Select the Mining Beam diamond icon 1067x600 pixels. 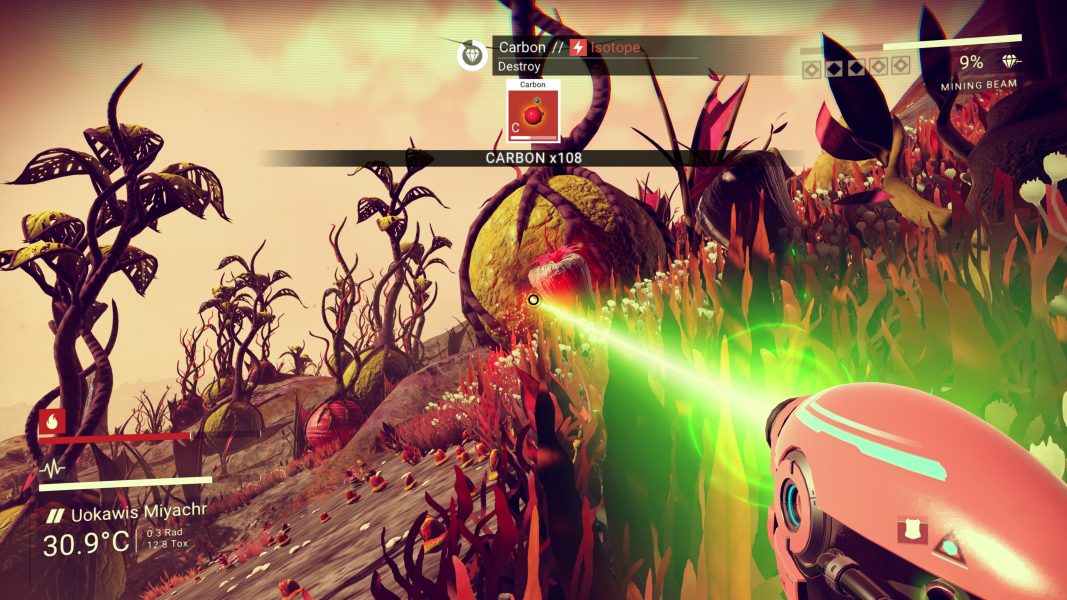coord(1010,62)
